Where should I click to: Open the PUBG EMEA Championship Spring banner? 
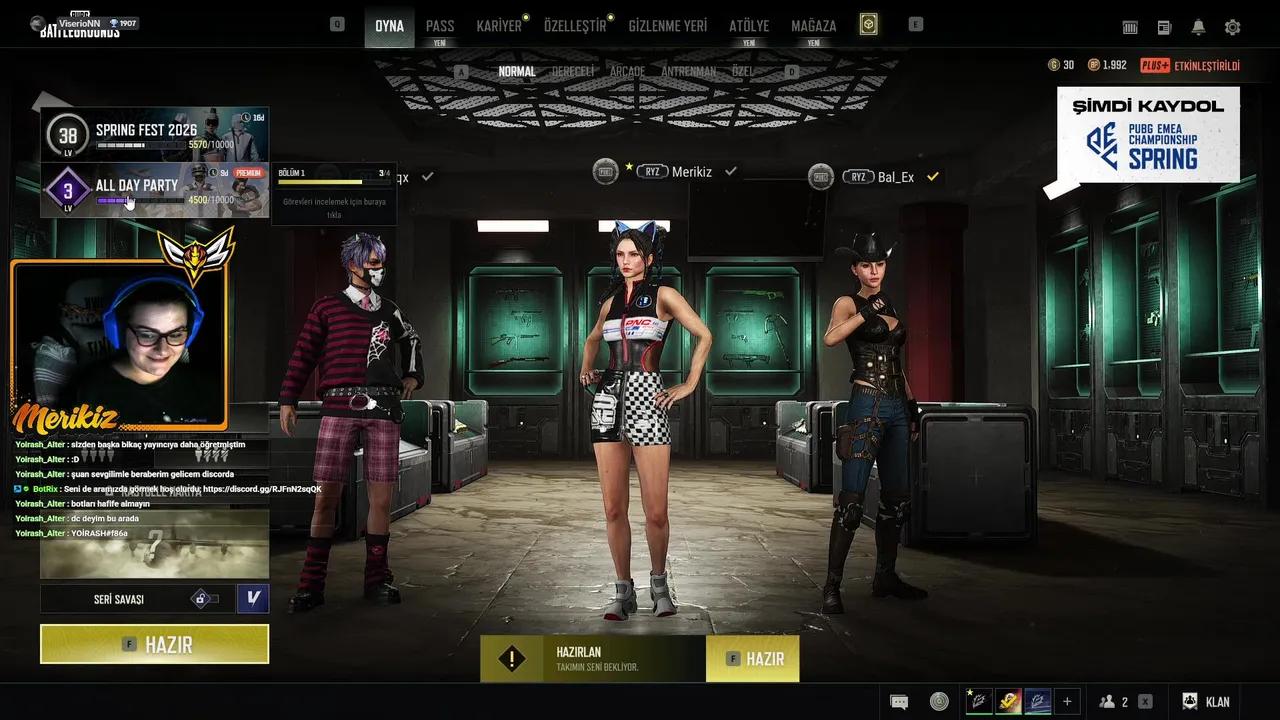click(x=1148, y=134)
